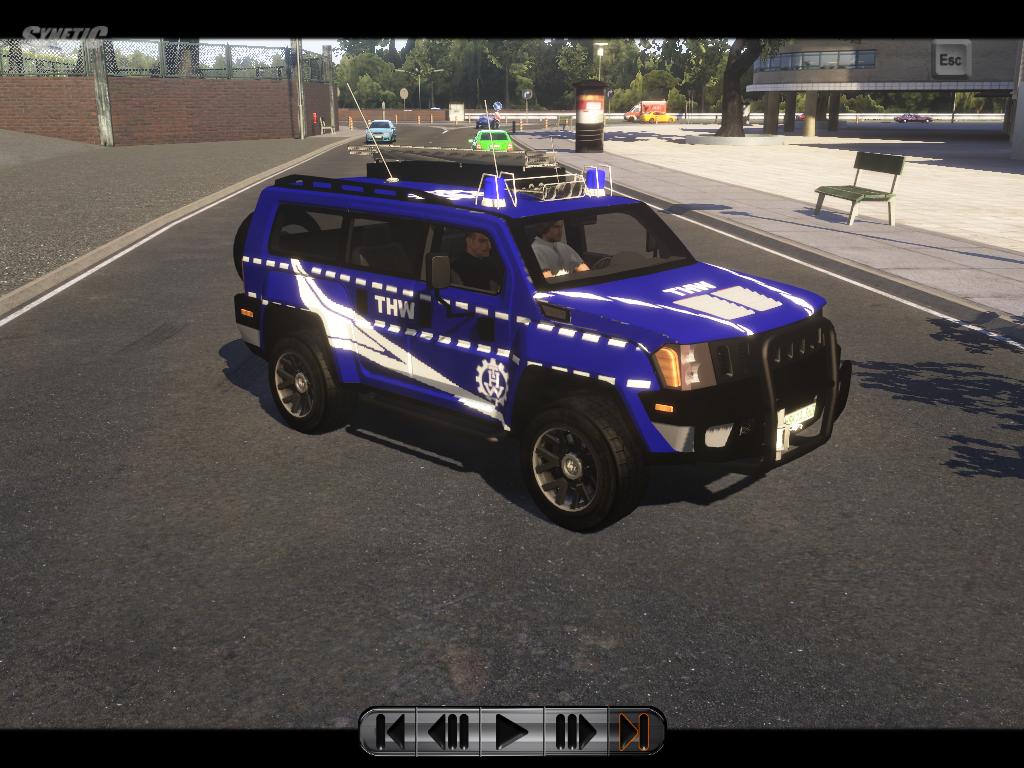Fast-forward the replay

click(574, 732)
